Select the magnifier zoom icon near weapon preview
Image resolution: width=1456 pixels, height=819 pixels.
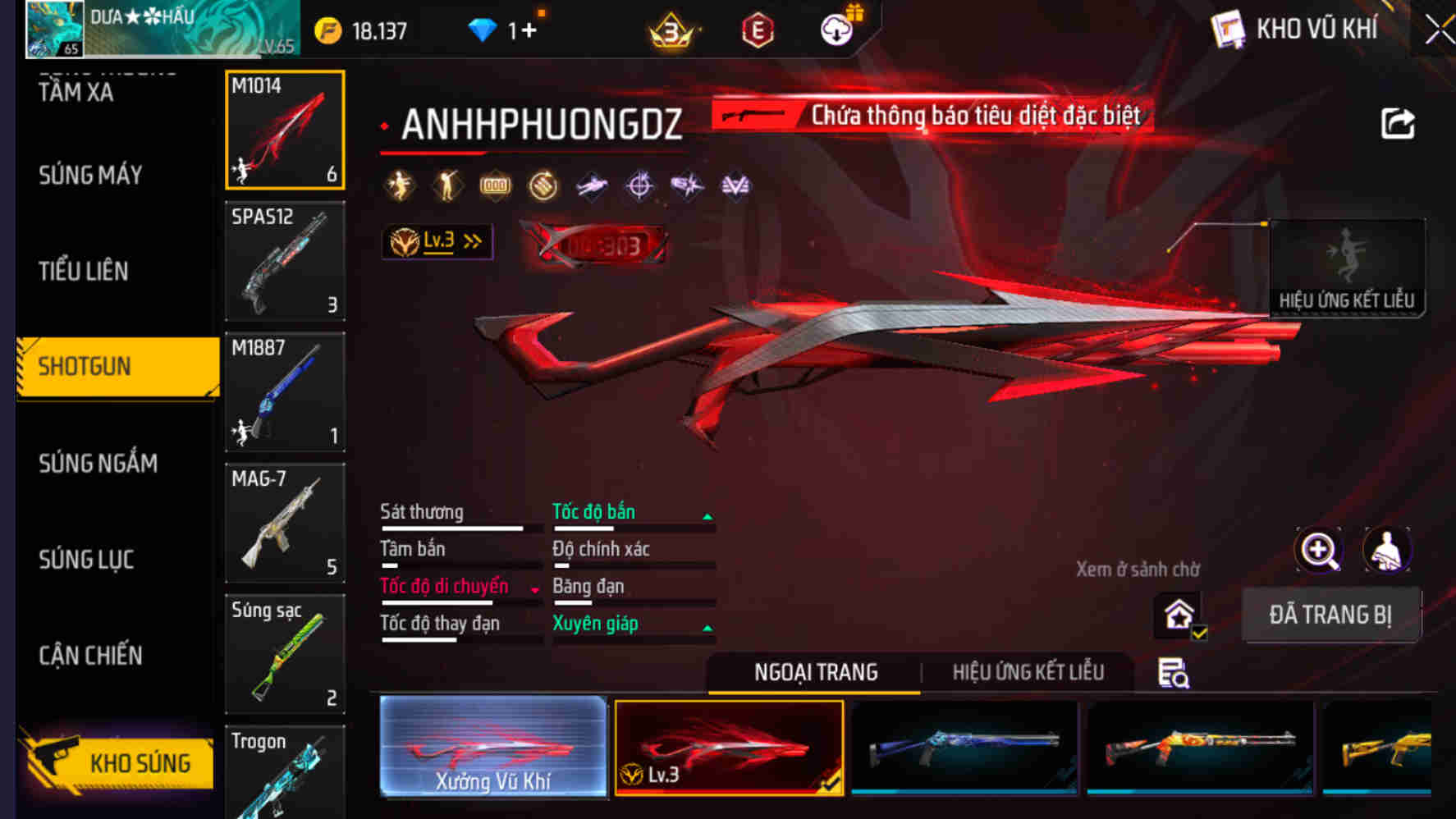[x=1317, y=550]
